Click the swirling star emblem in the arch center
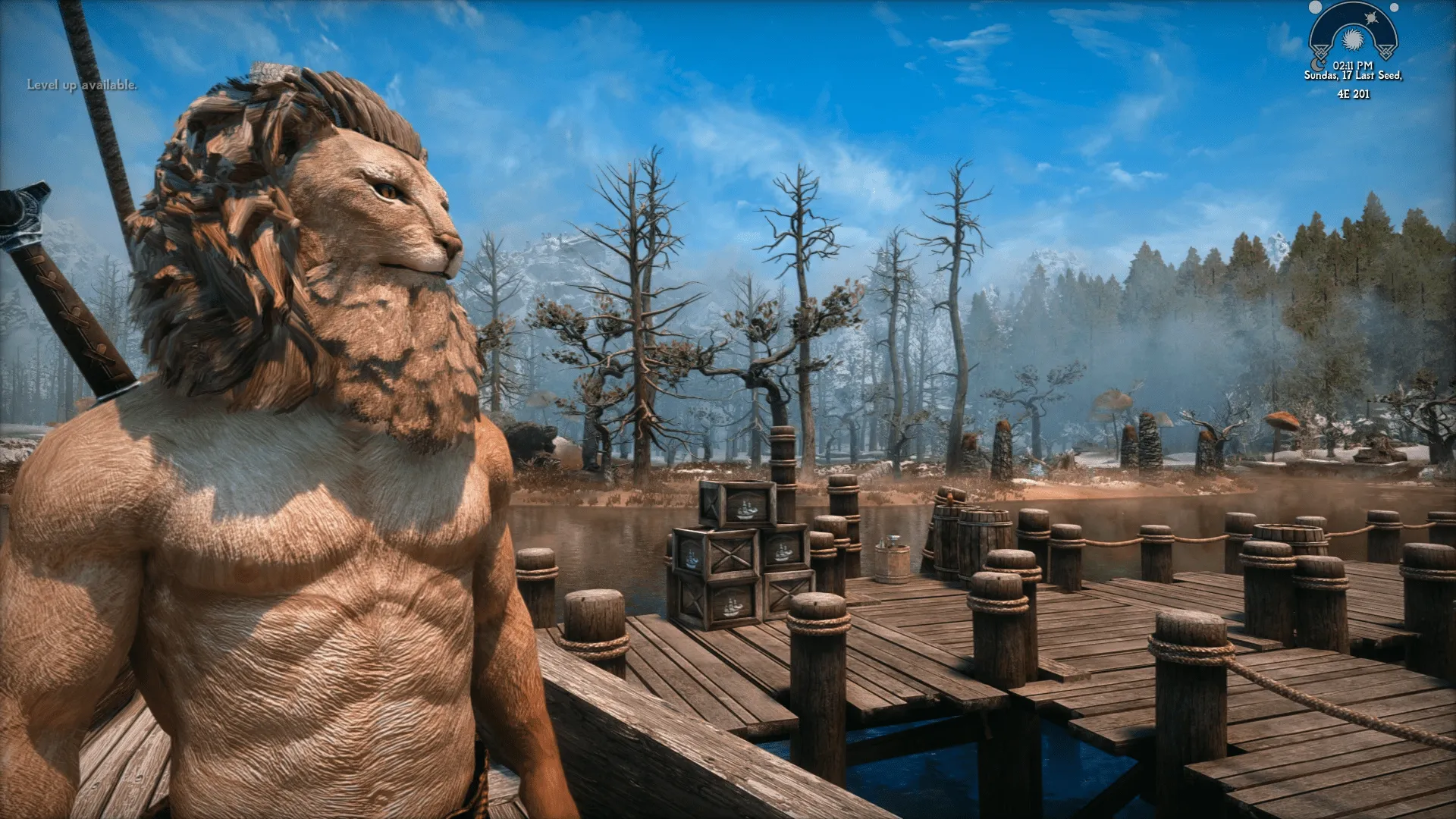 [x=1353, y=39]
